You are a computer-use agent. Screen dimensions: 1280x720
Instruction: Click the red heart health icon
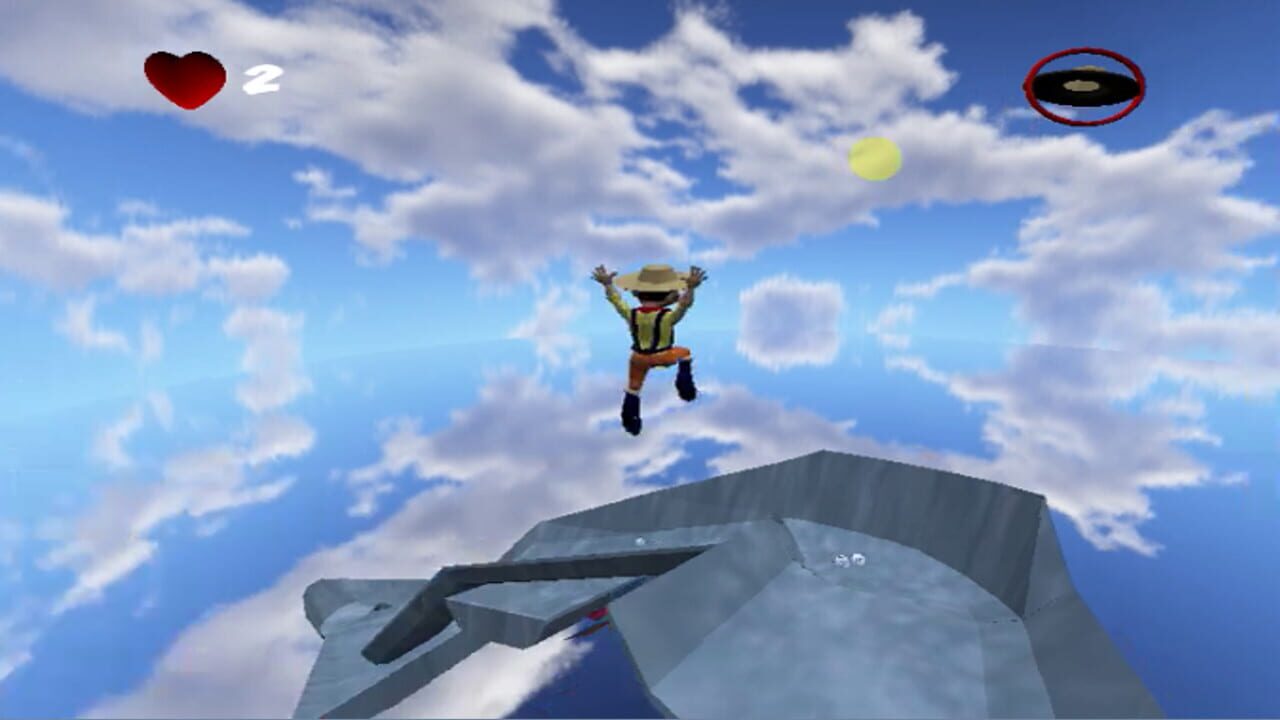coord(185,77)
